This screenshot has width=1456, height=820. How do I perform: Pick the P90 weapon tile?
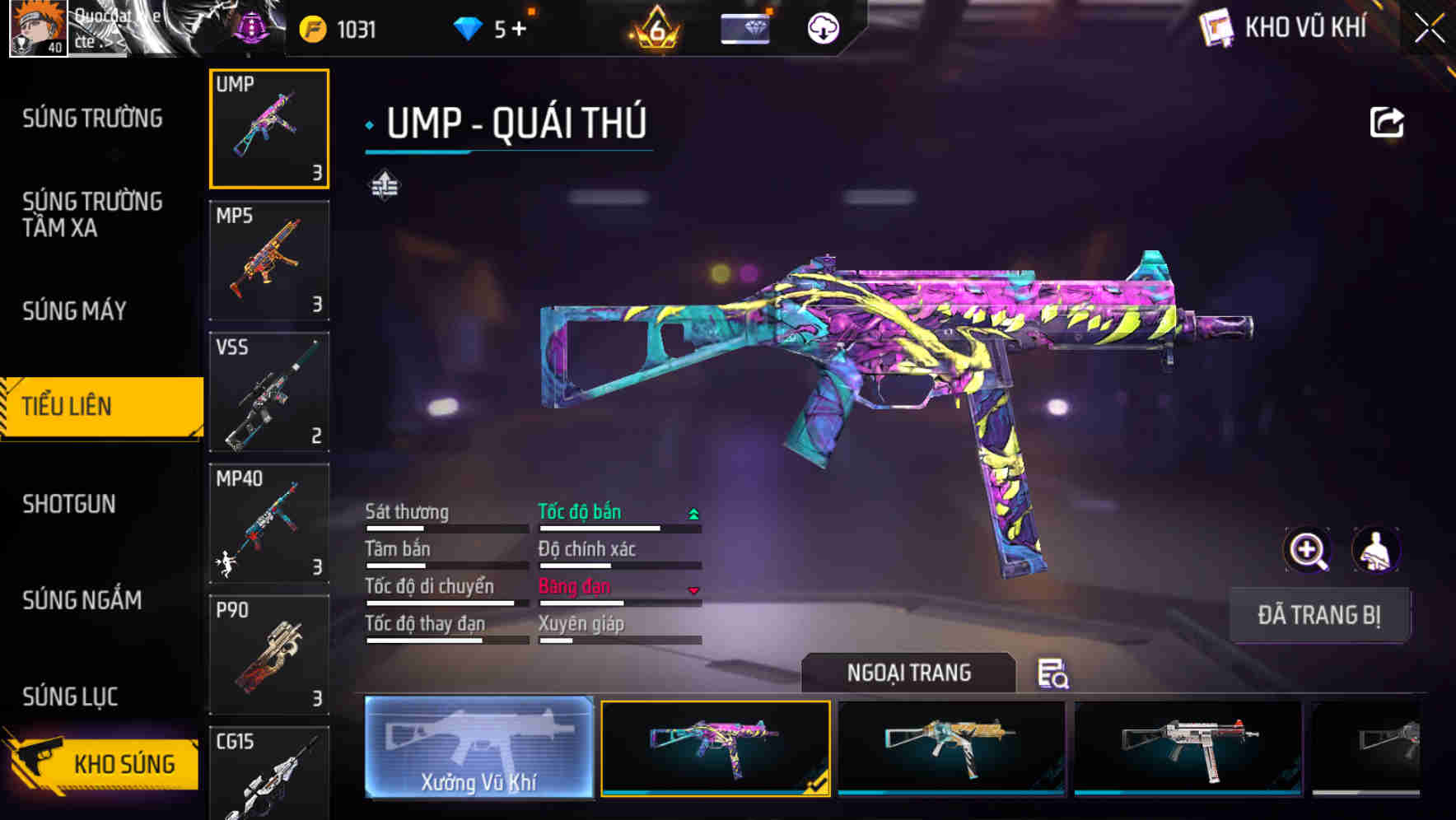(269, 655)
